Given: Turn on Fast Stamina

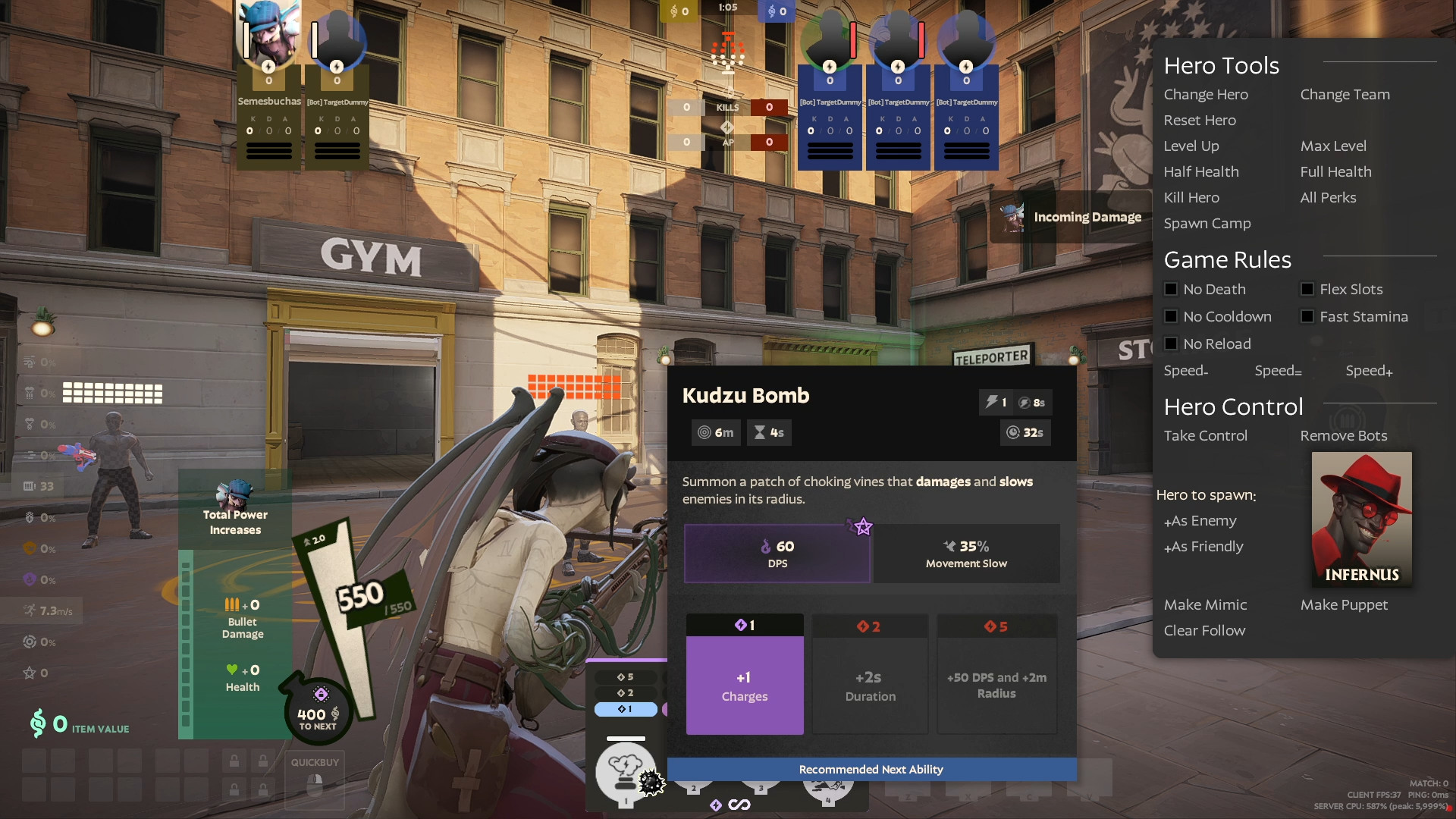Looking at the screenshot, I should 1308,317.
